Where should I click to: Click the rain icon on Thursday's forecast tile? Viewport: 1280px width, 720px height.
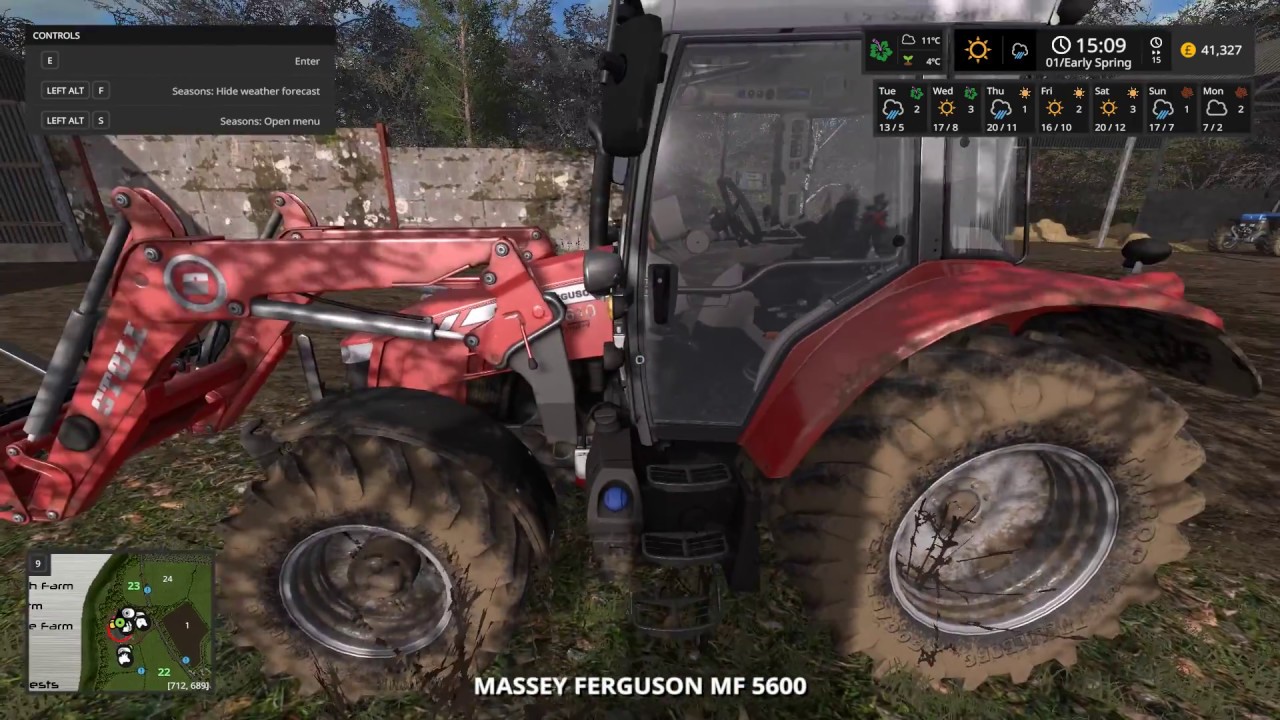(1000, 109)
